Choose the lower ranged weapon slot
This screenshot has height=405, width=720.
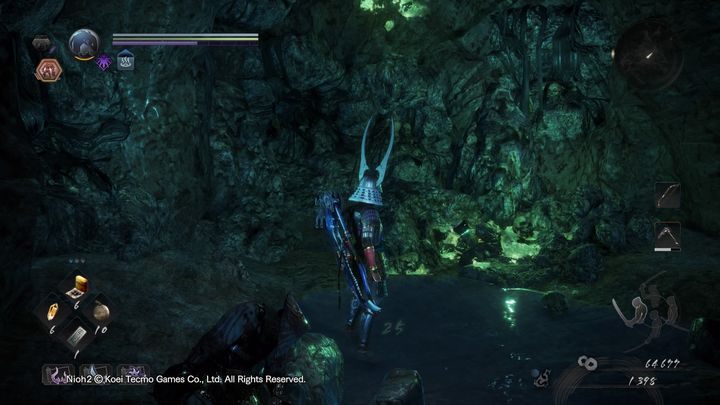click(668, 236)
